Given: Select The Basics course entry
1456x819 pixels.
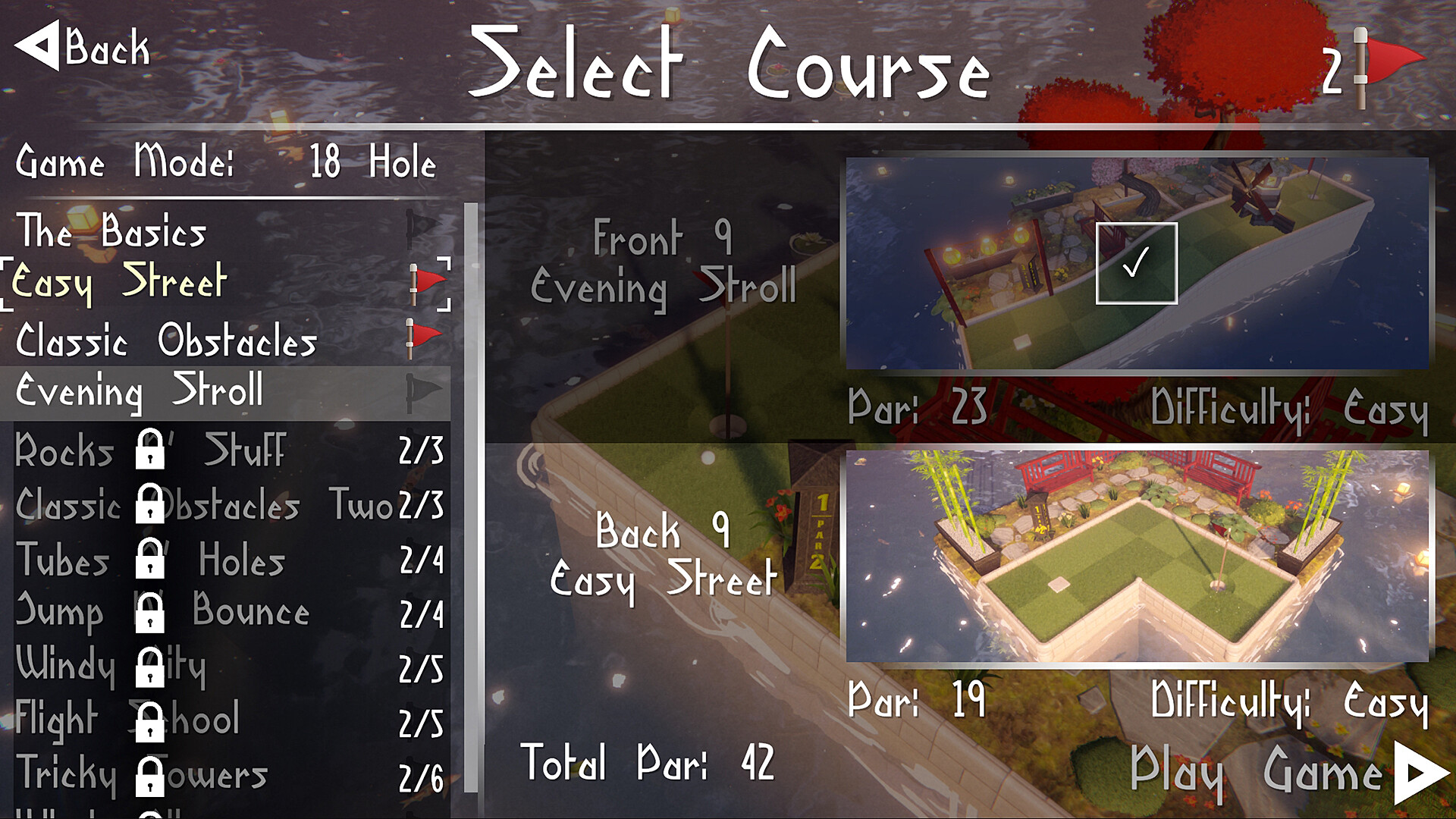Looking at the screenshot, I should click(x=112, y=233).
